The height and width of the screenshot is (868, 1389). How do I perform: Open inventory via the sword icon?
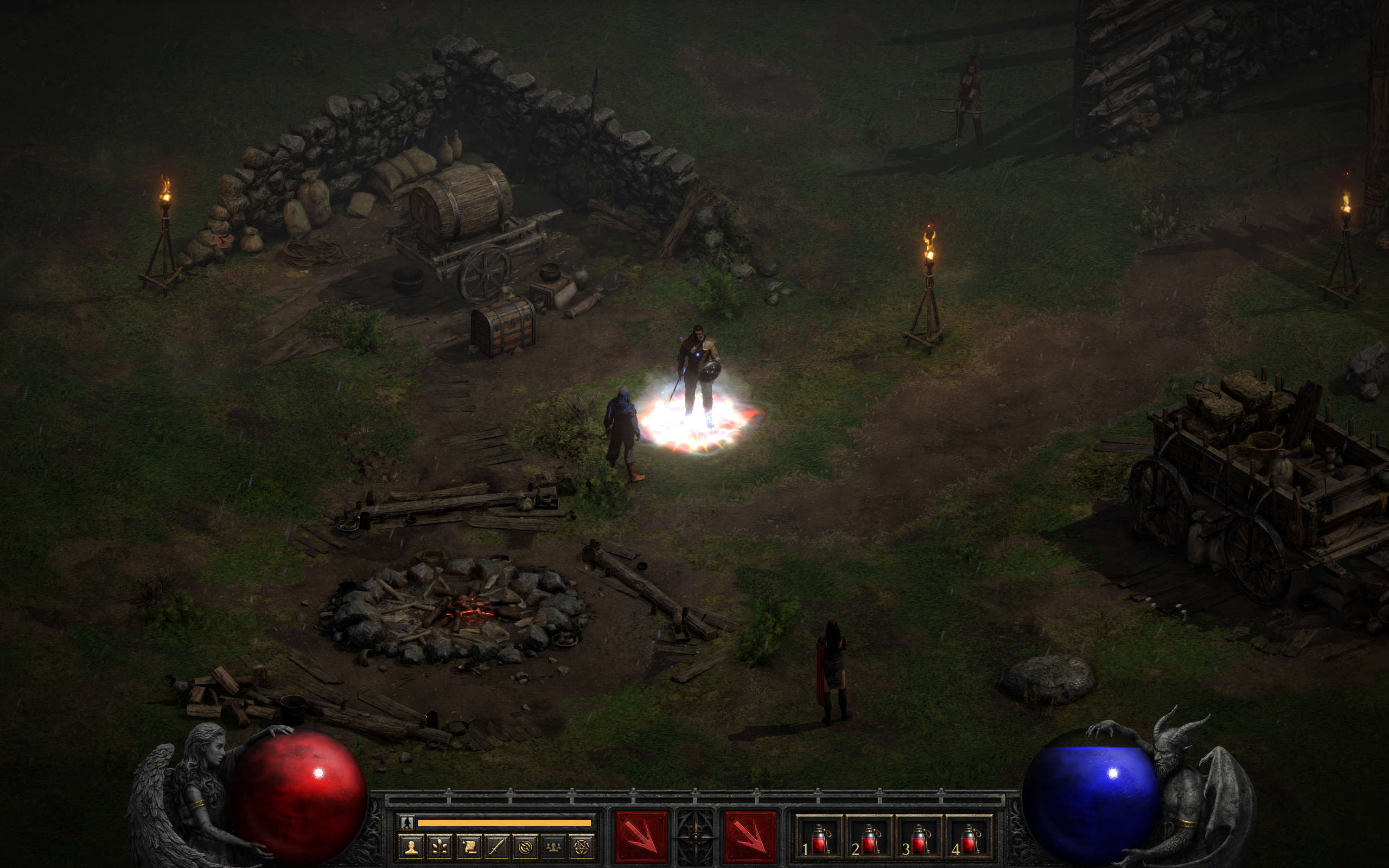coord(496,847)
